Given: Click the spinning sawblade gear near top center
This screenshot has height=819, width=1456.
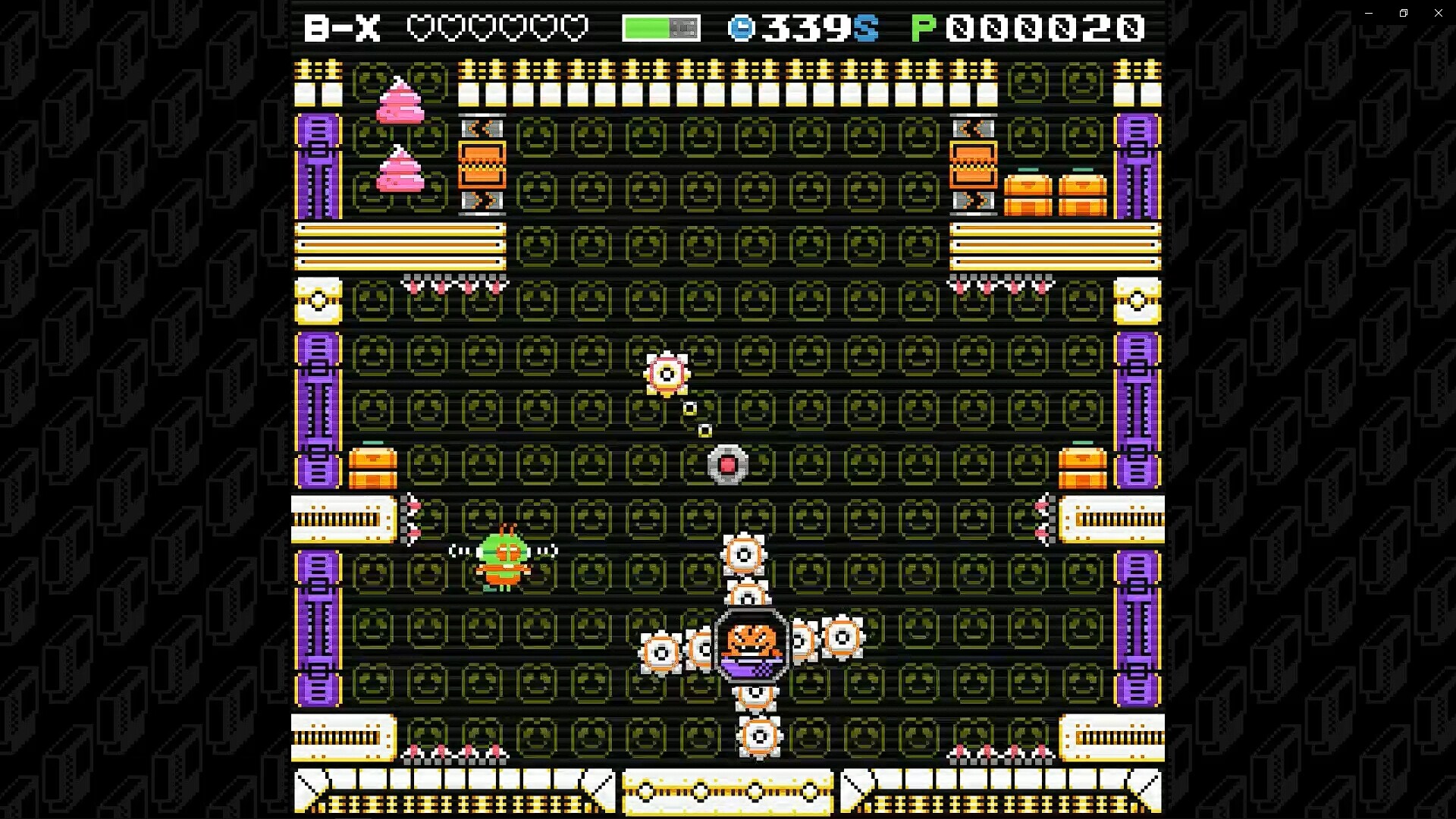Looking at the screenshot, I should click(x=667, y=373).
